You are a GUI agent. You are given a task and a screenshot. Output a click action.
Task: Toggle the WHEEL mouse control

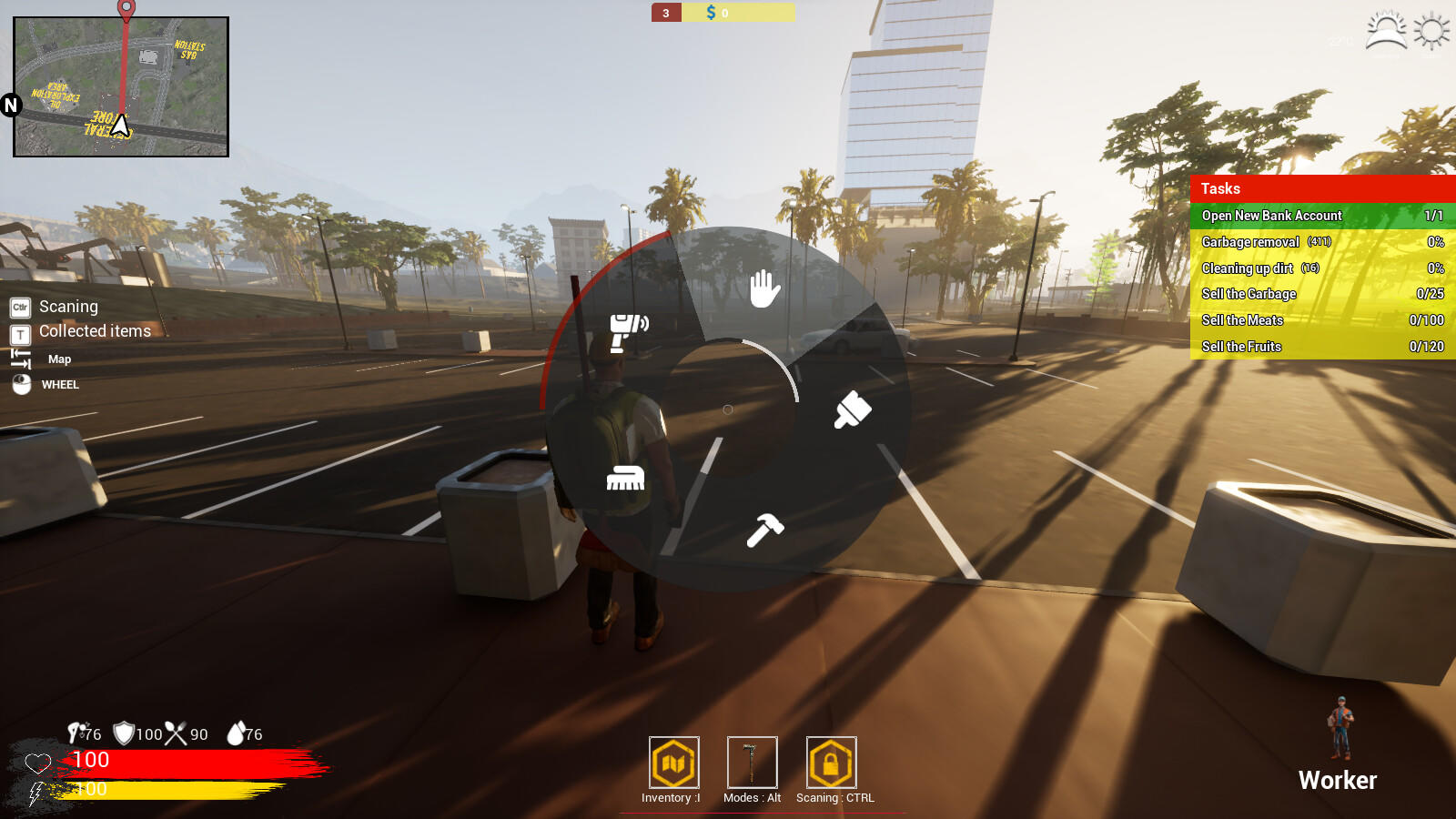pyautogui.click(x=58, y=385)
